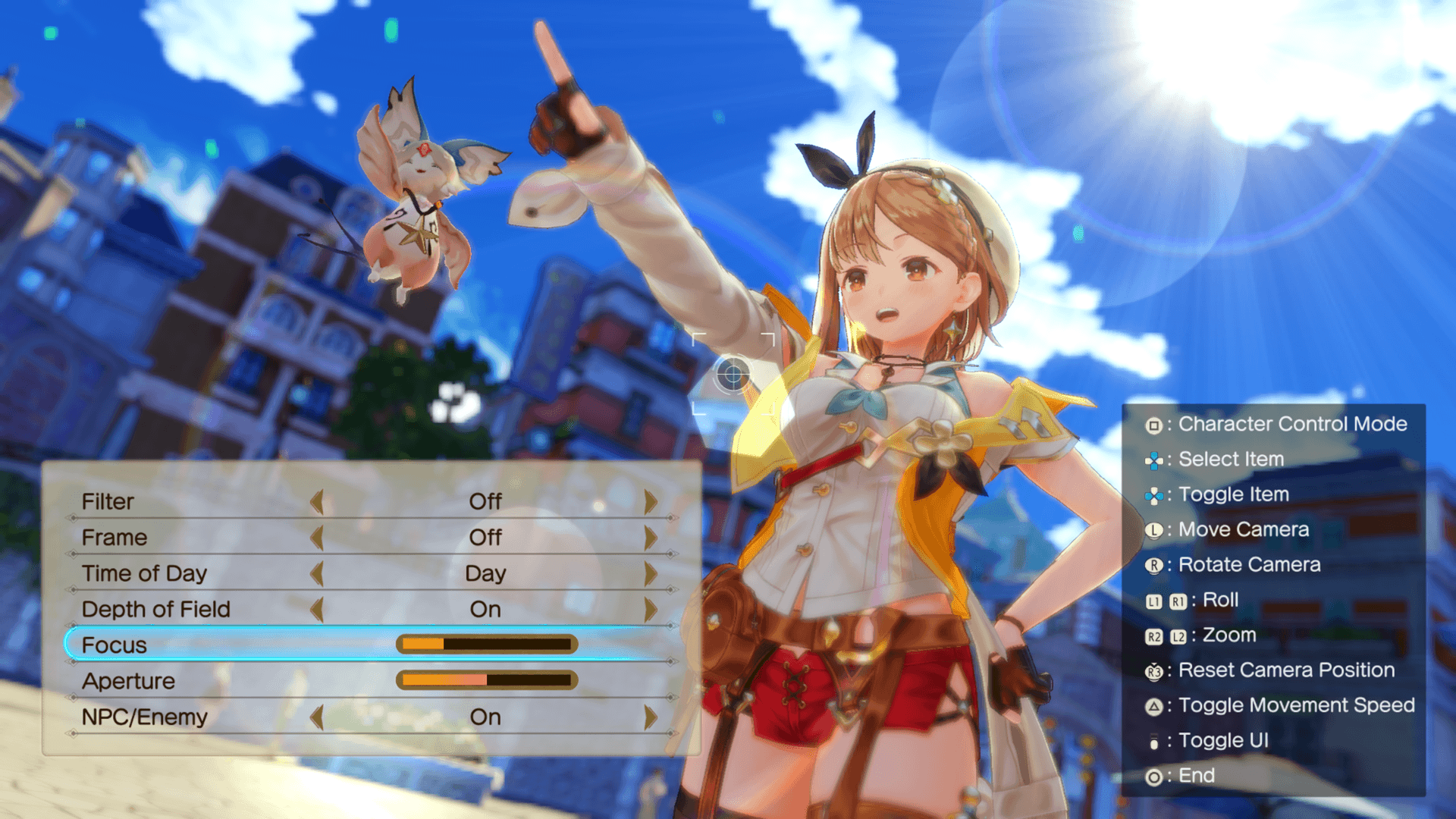Select the Aperture row label
This screenshot has height=819, width=1456.
tap(128, 681)
